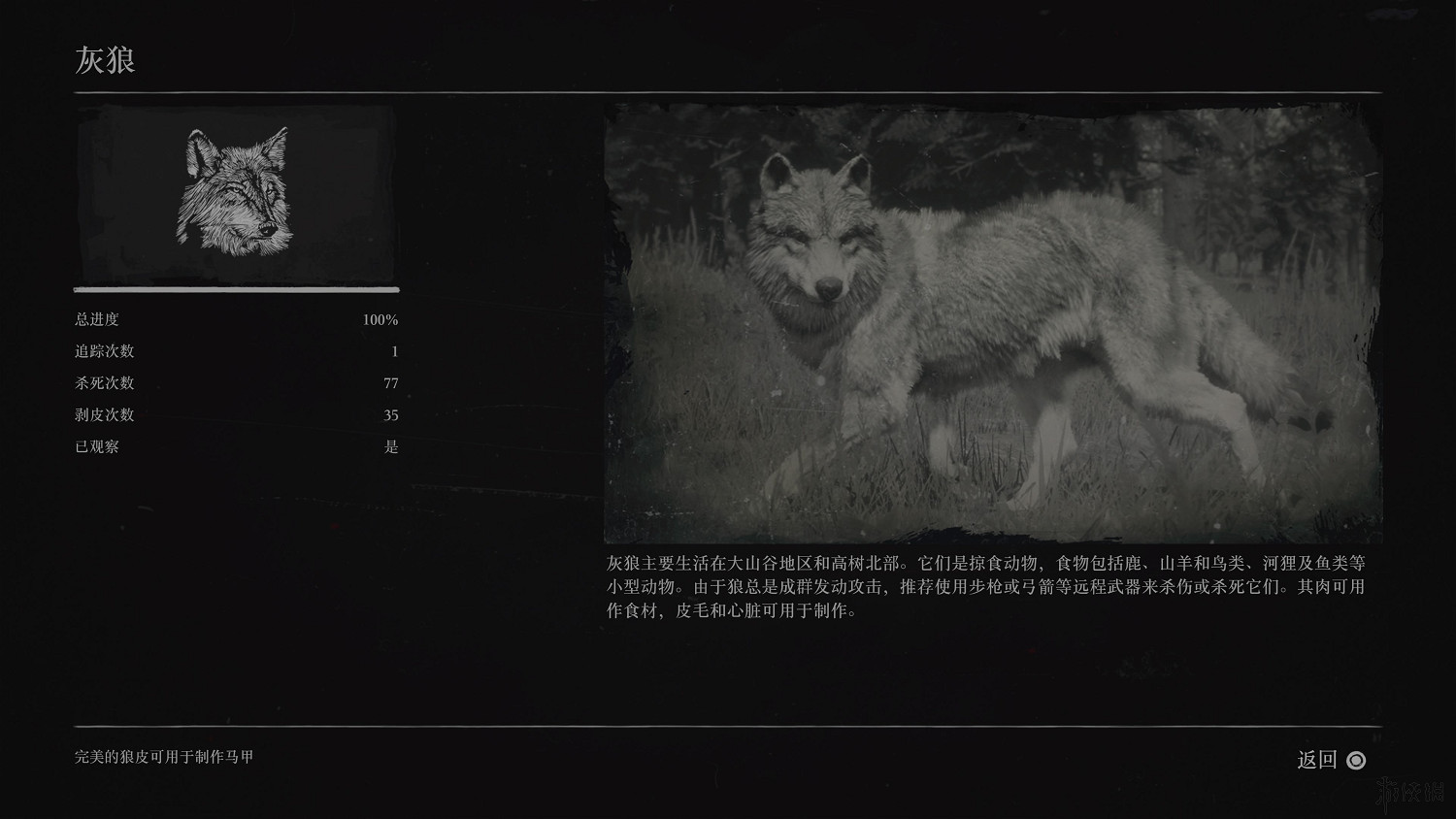
Task: Click the skinned count value 35
Action: [390, 414]
